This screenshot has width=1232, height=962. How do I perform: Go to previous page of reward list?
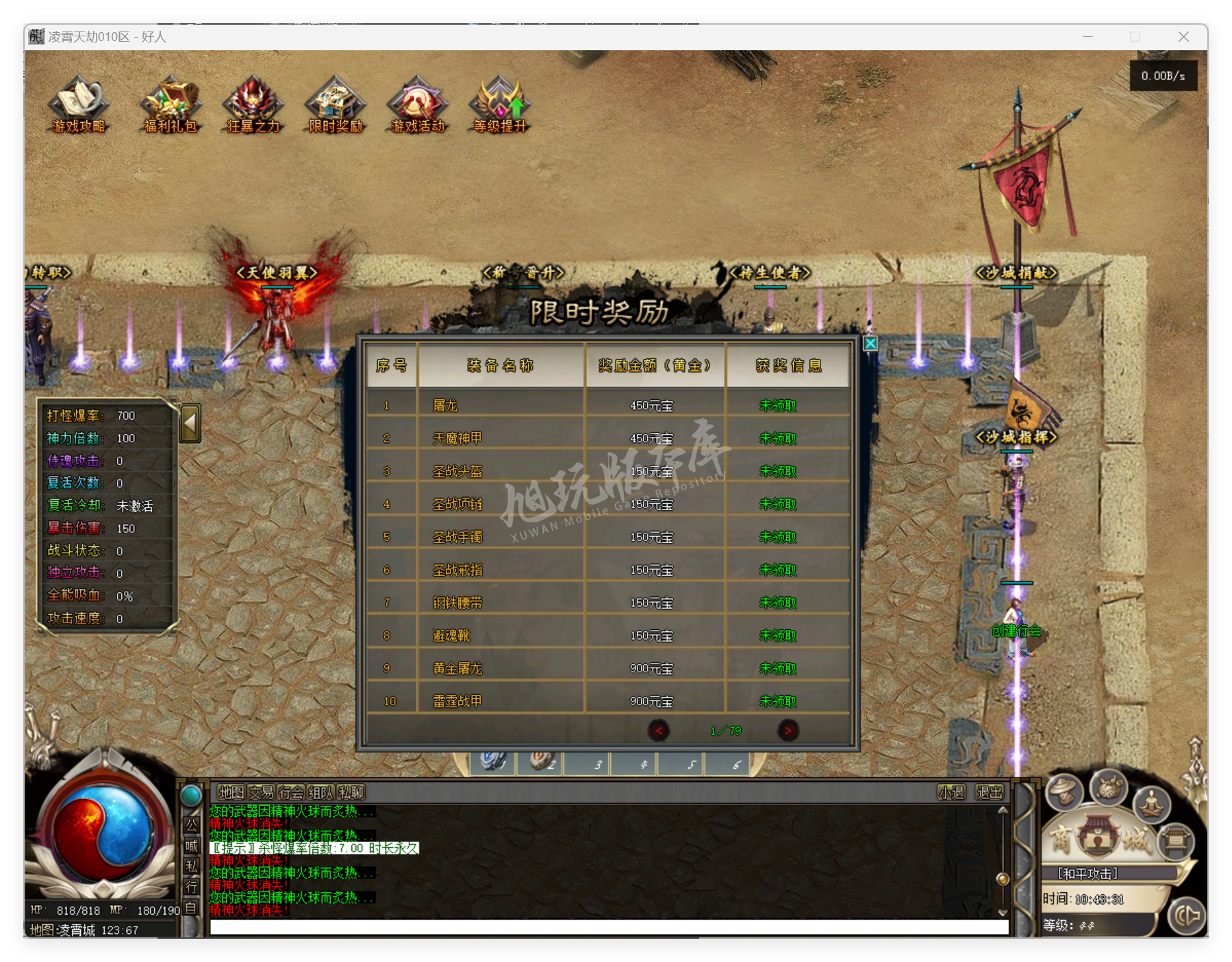659,731
